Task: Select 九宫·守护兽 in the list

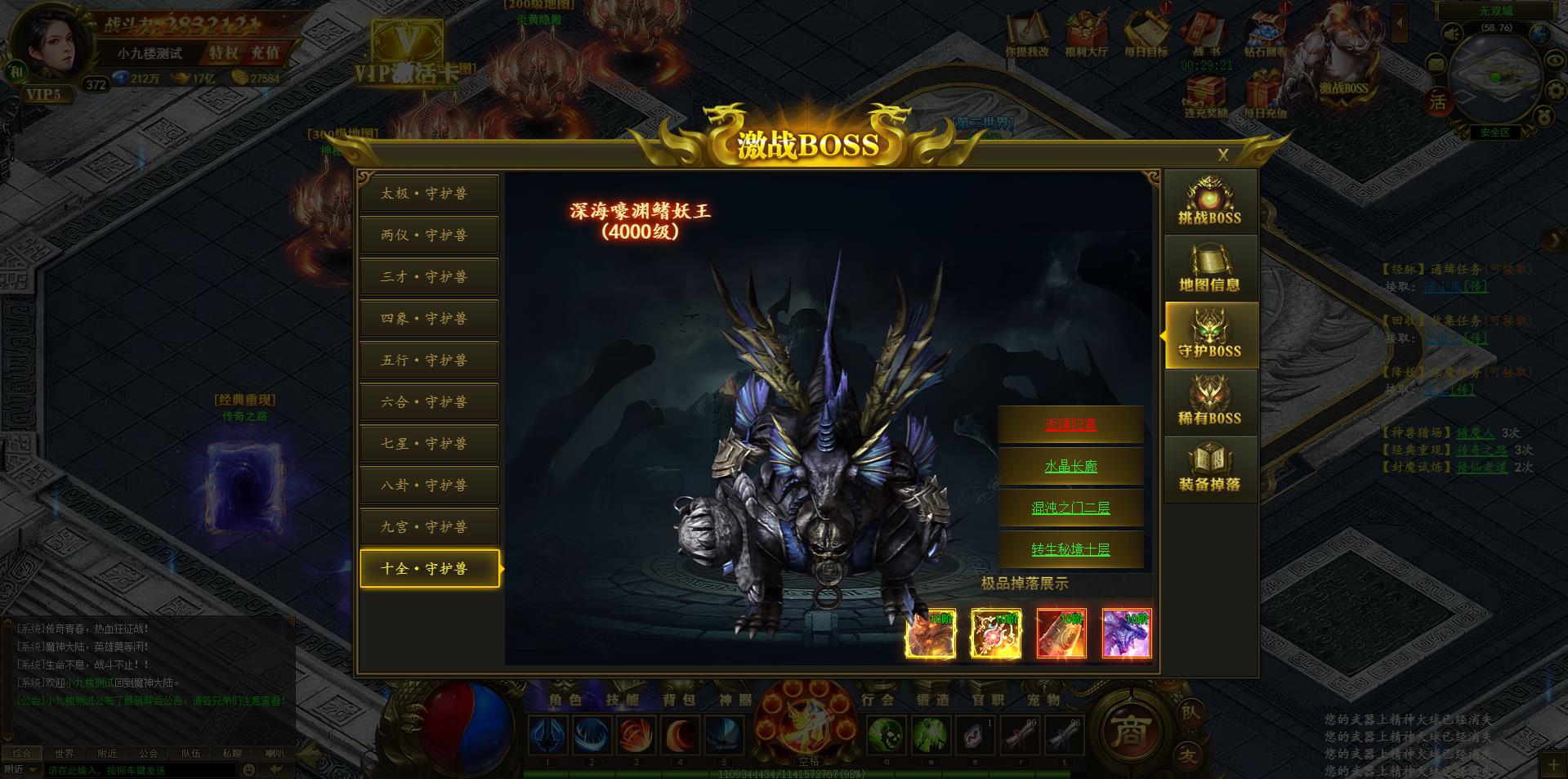Action: tap(428, 527)
